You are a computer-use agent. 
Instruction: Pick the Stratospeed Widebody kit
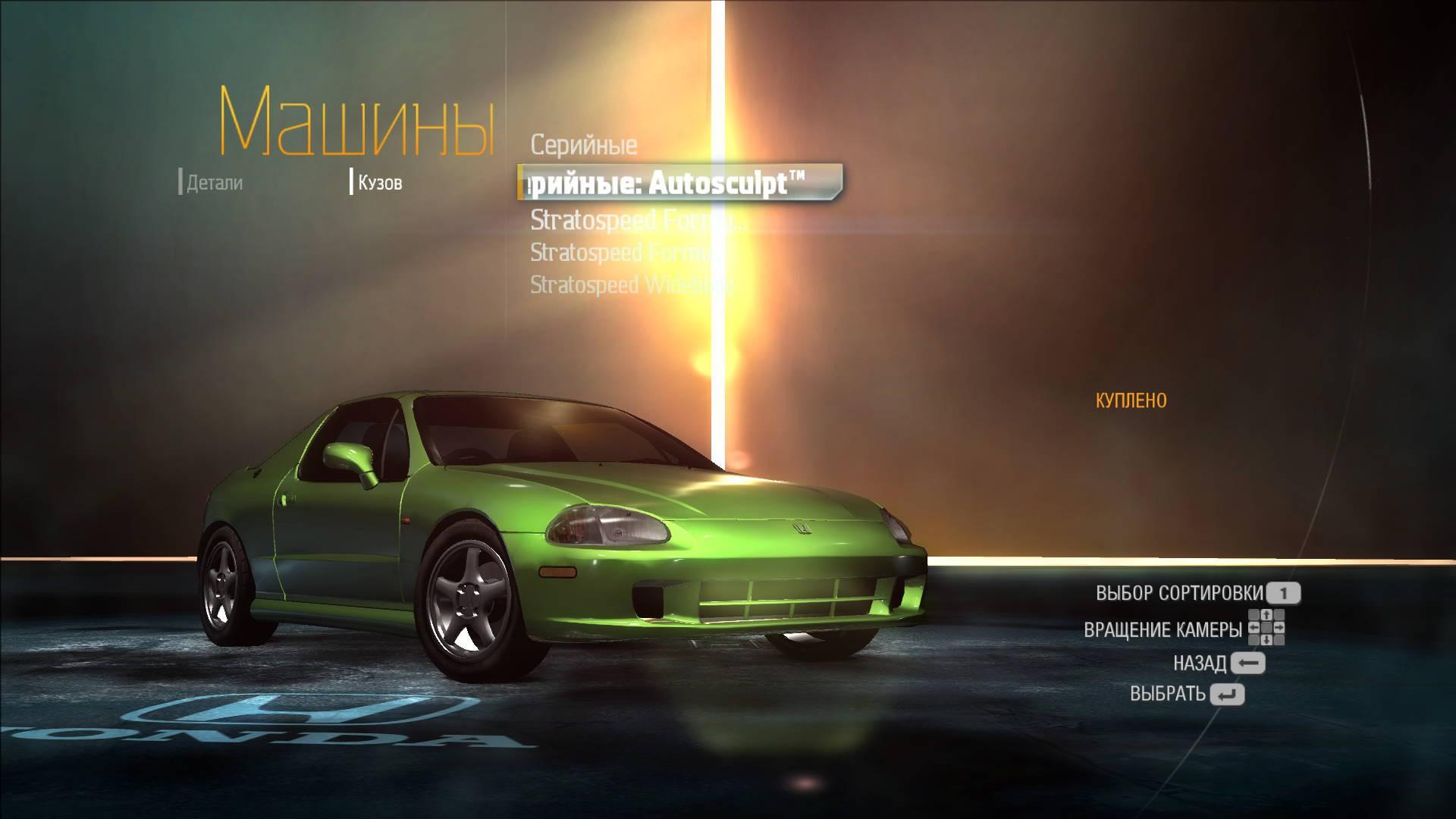click(631, 285)
